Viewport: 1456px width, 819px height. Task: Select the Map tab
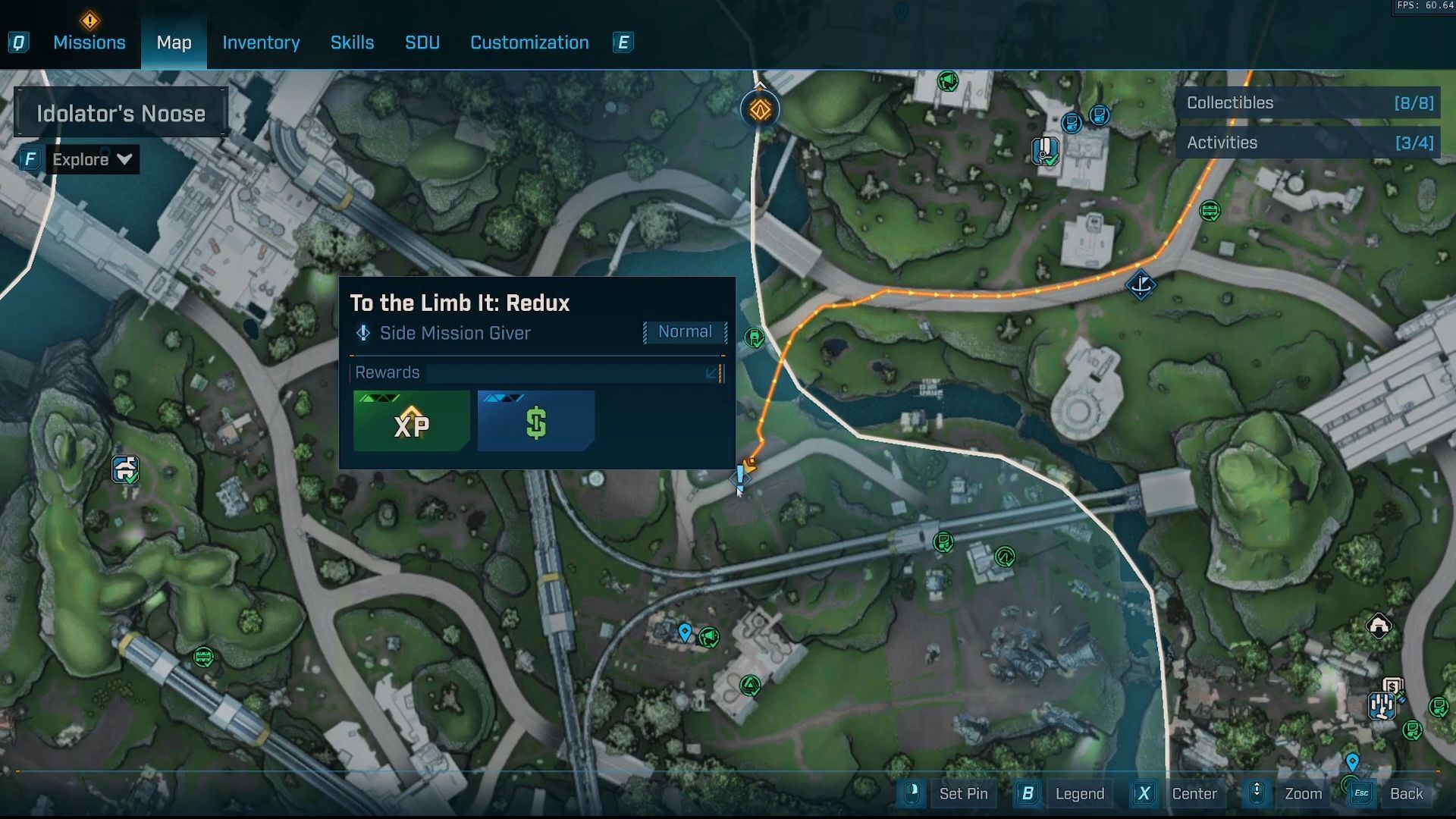174,42
